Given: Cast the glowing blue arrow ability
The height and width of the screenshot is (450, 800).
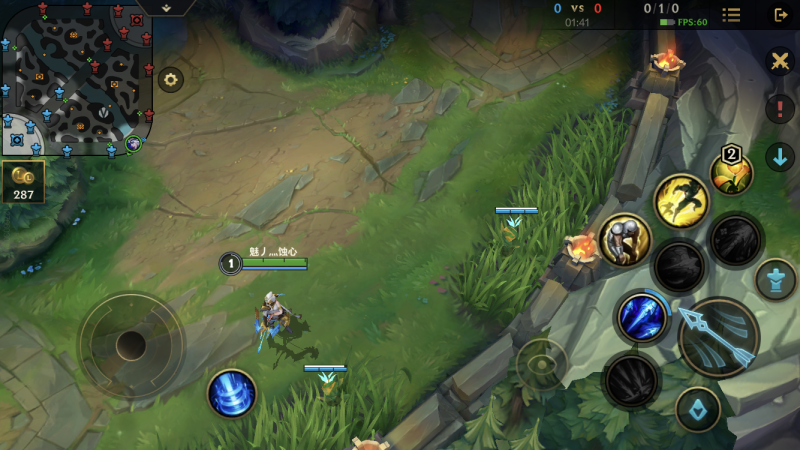Looking at the screenshot, I should (x=642, y=317).
